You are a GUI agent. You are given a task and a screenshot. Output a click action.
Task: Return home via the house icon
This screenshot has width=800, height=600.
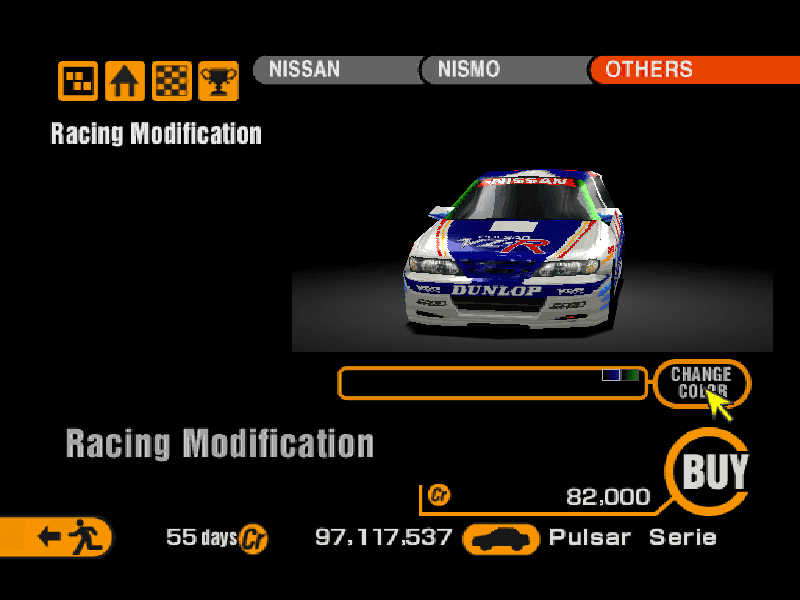click(x=125, y=81)
